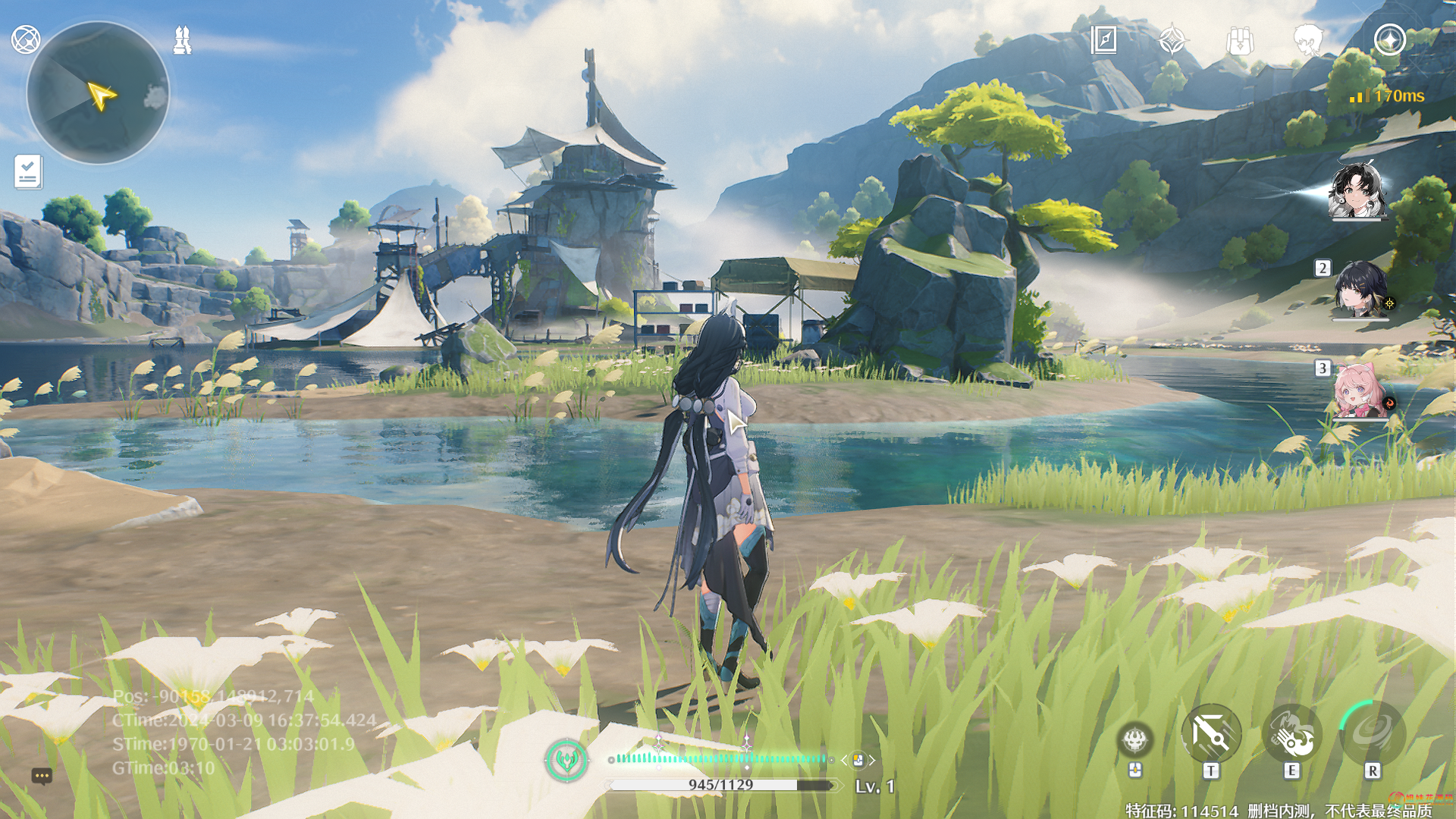Select the active black-haired character portrait
Screen dimensions: 1456x819
[1358, 190]
